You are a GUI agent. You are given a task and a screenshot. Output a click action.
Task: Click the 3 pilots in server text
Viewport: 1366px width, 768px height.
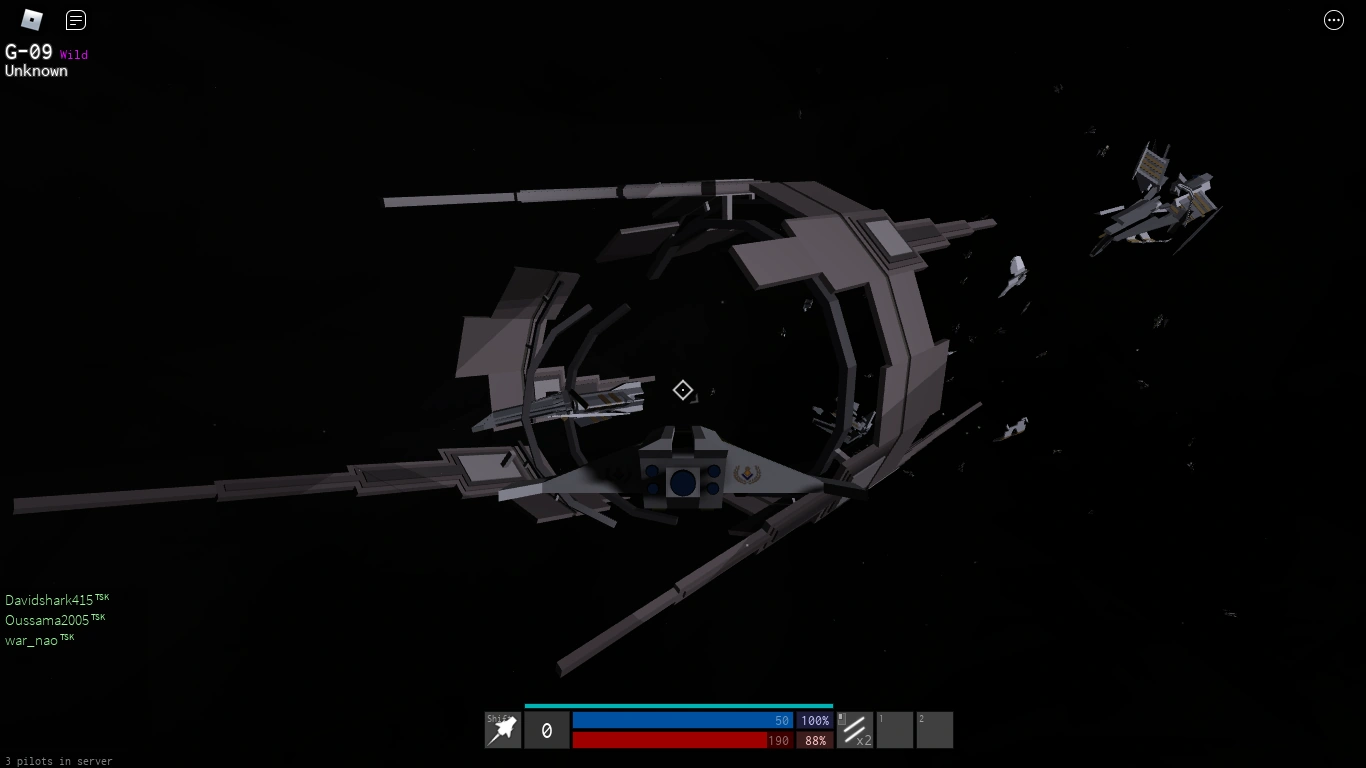(58, 761)
